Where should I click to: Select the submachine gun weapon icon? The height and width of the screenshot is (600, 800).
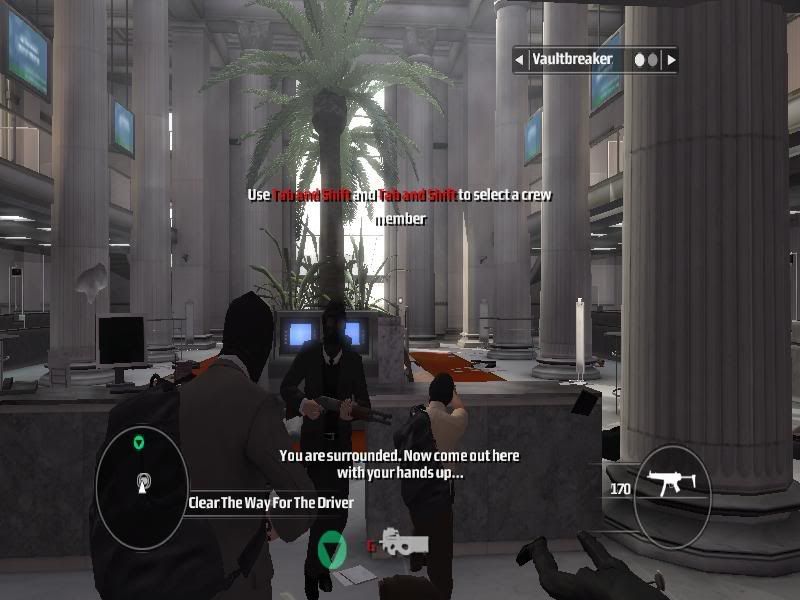click(672, 488)
